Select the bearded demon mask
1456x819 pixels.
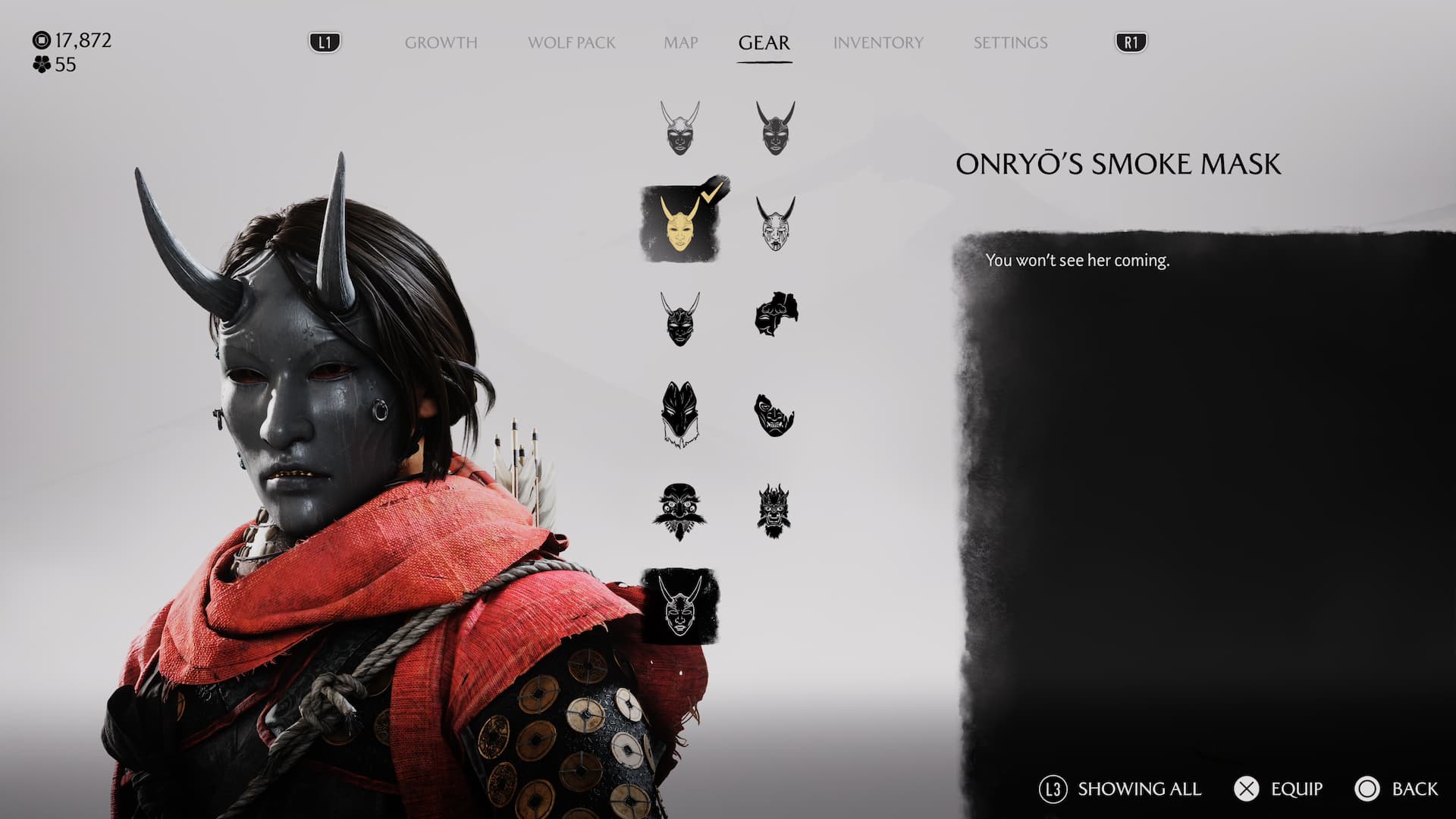[773, 510]
